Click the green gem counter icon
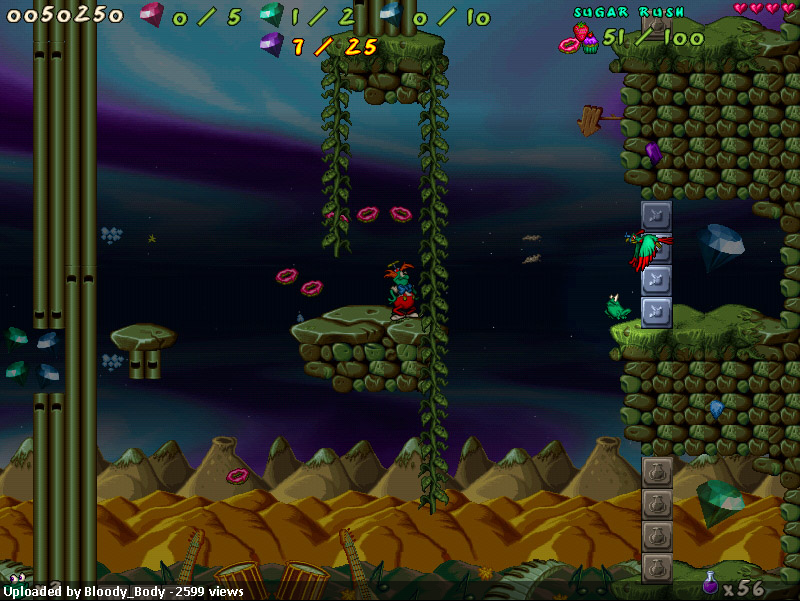 (x=271, y=15)
